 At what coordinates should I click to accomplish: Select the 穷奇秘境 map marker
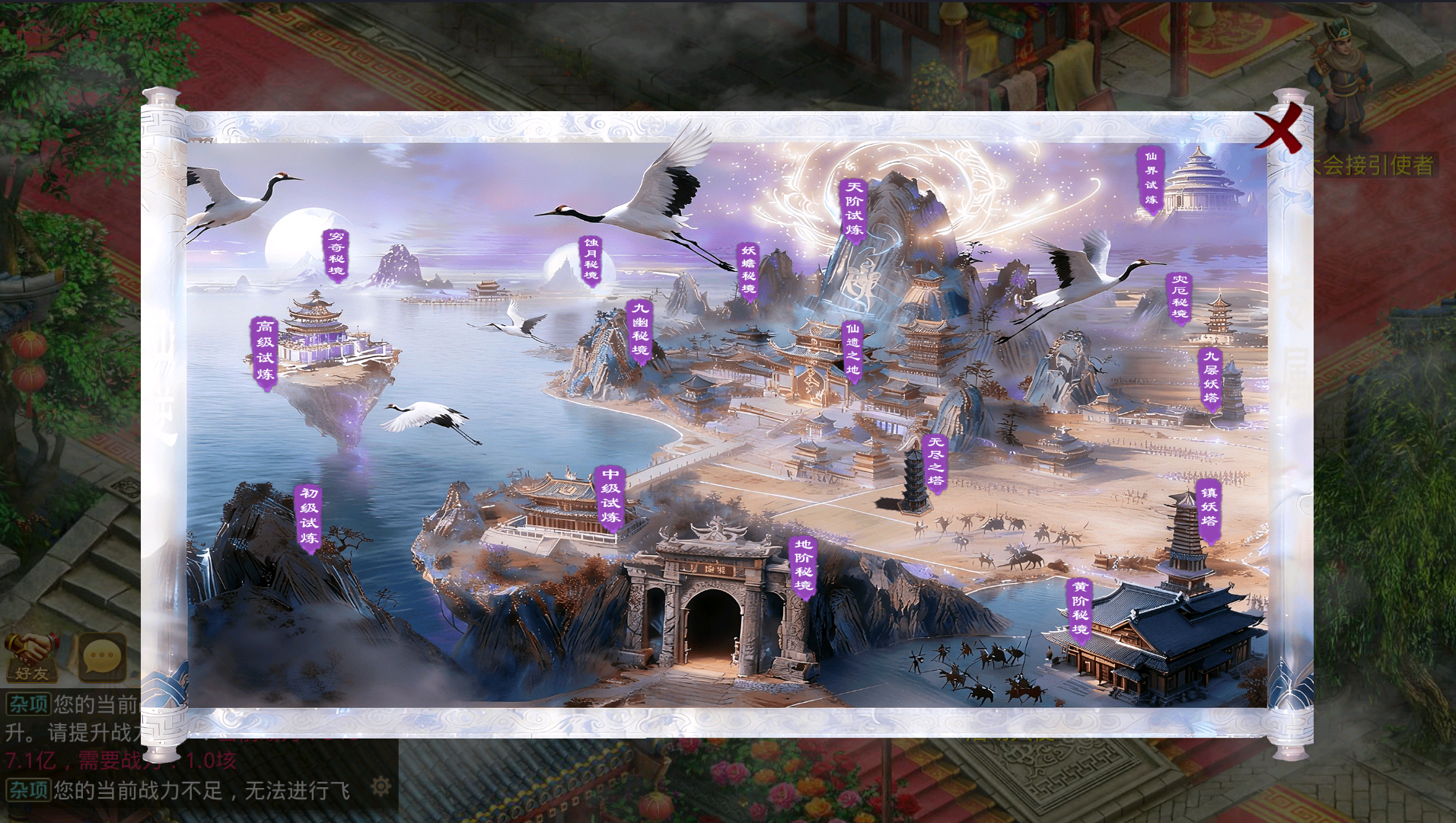pos(336,254)
